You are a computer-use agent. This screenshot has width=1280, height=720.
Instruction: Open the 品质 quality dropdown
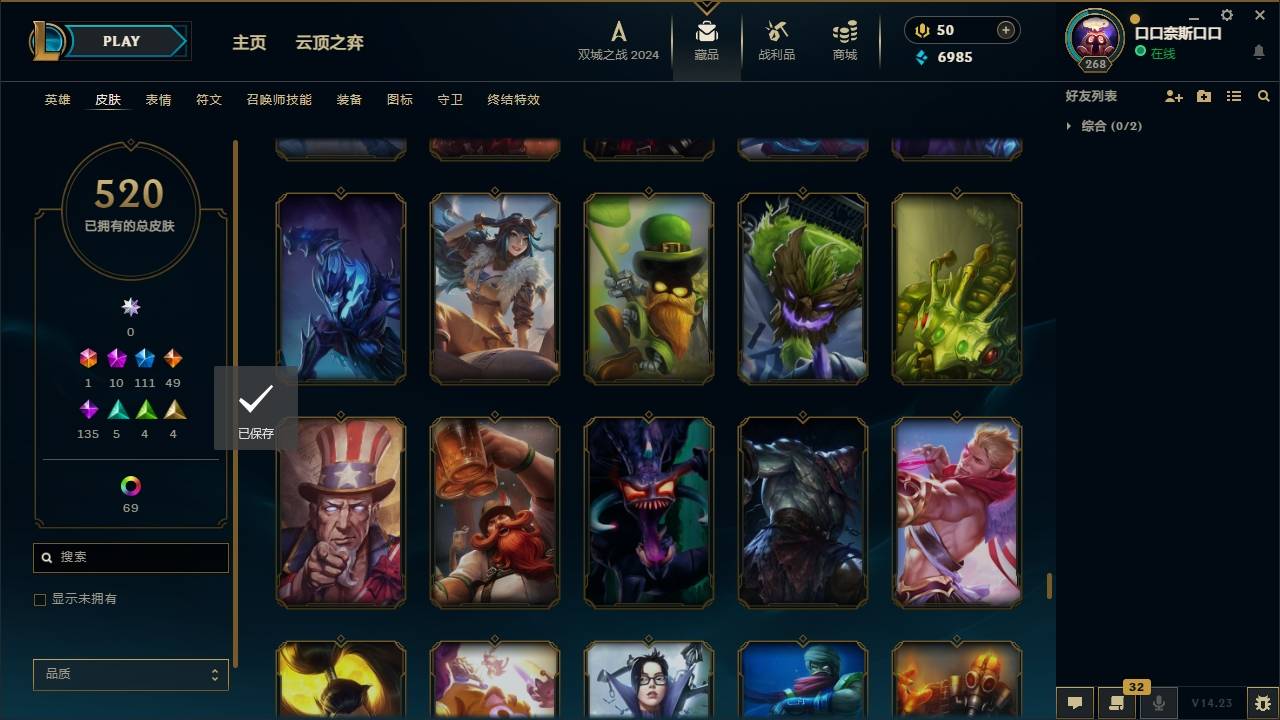[130, 674]
